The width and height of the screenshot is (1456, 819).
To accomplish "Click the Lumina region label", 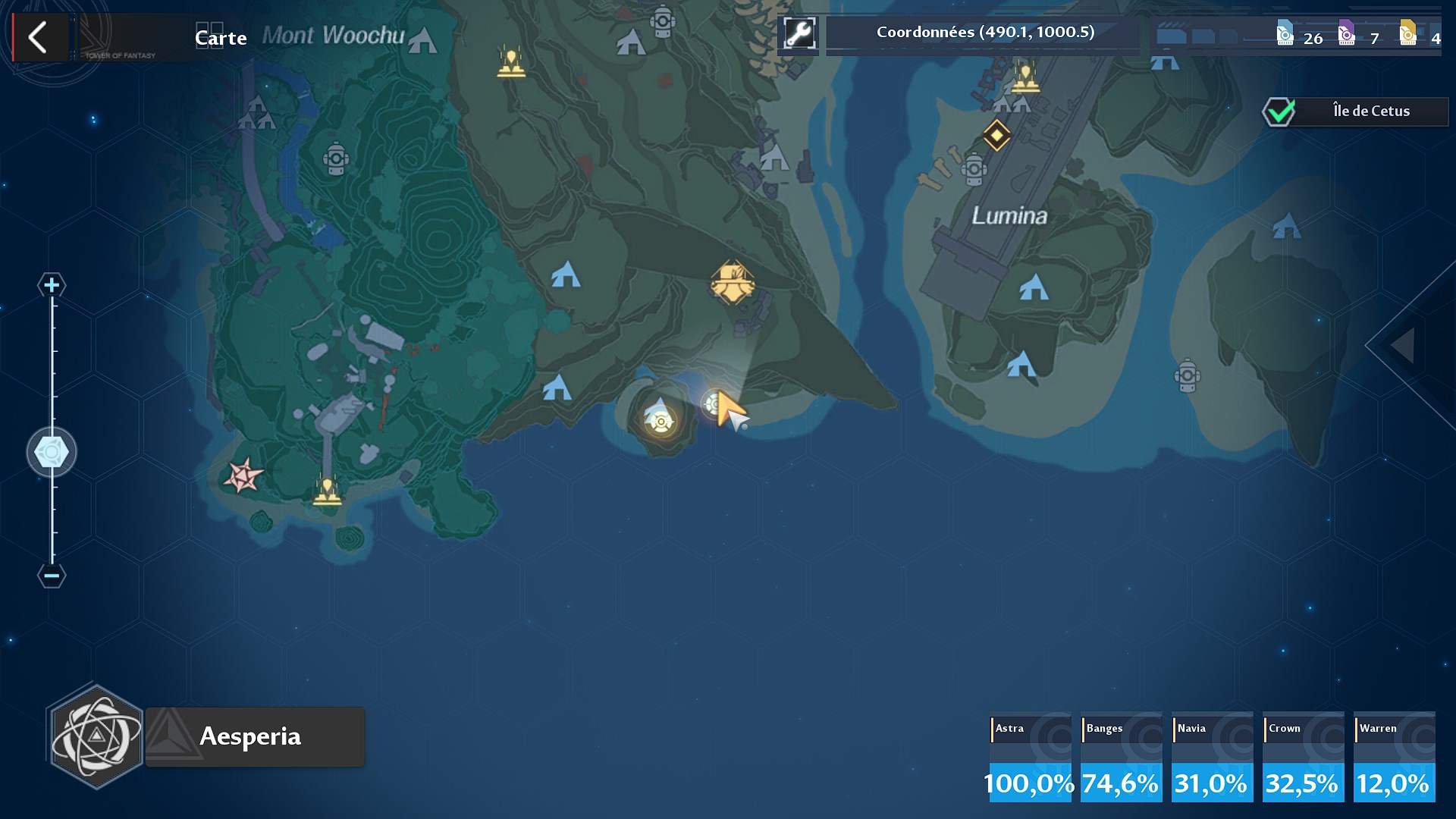I will tap(1010, 216).
